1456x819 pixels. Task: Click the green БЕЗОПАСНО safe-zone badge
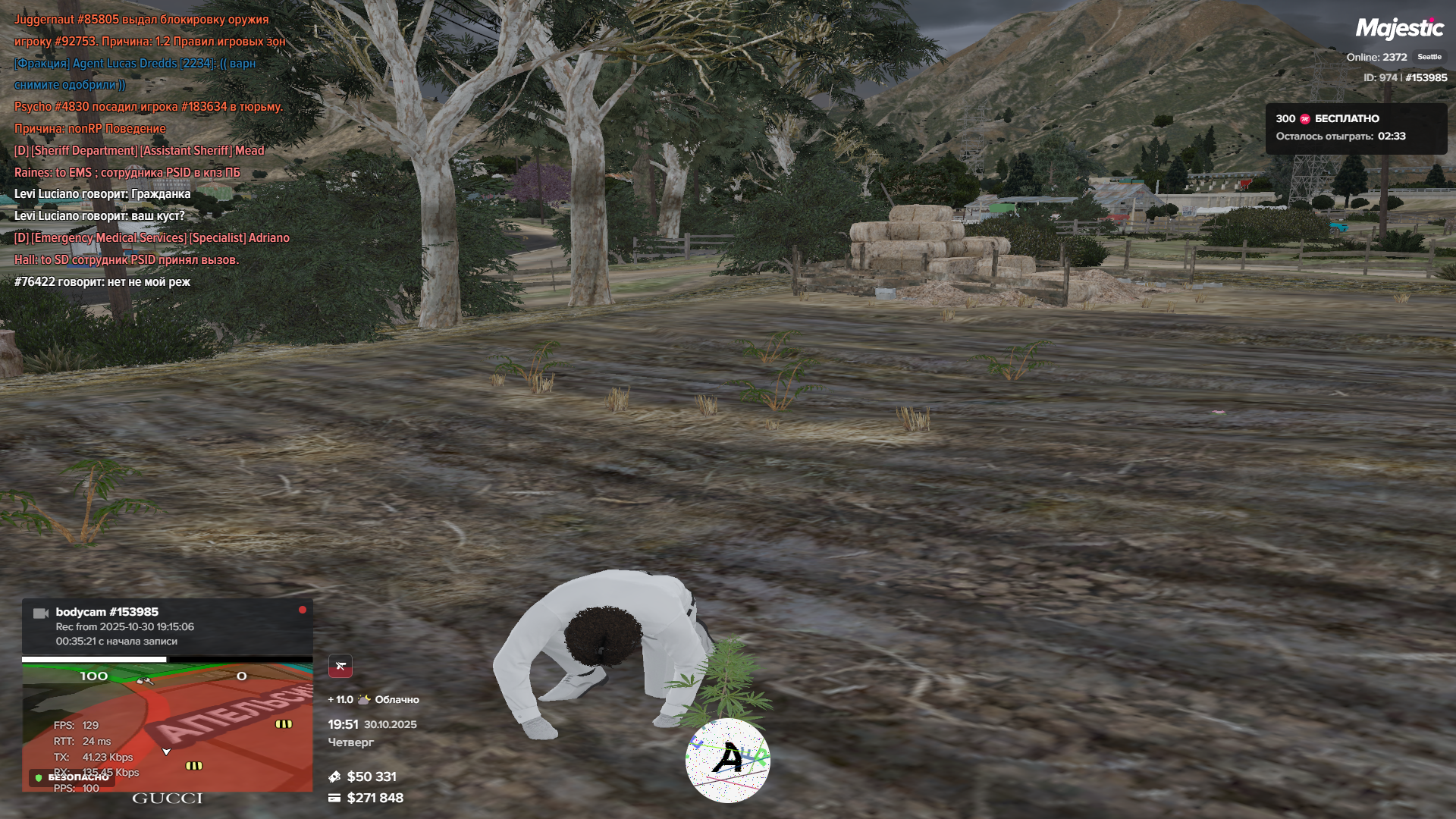click(72, 777)
